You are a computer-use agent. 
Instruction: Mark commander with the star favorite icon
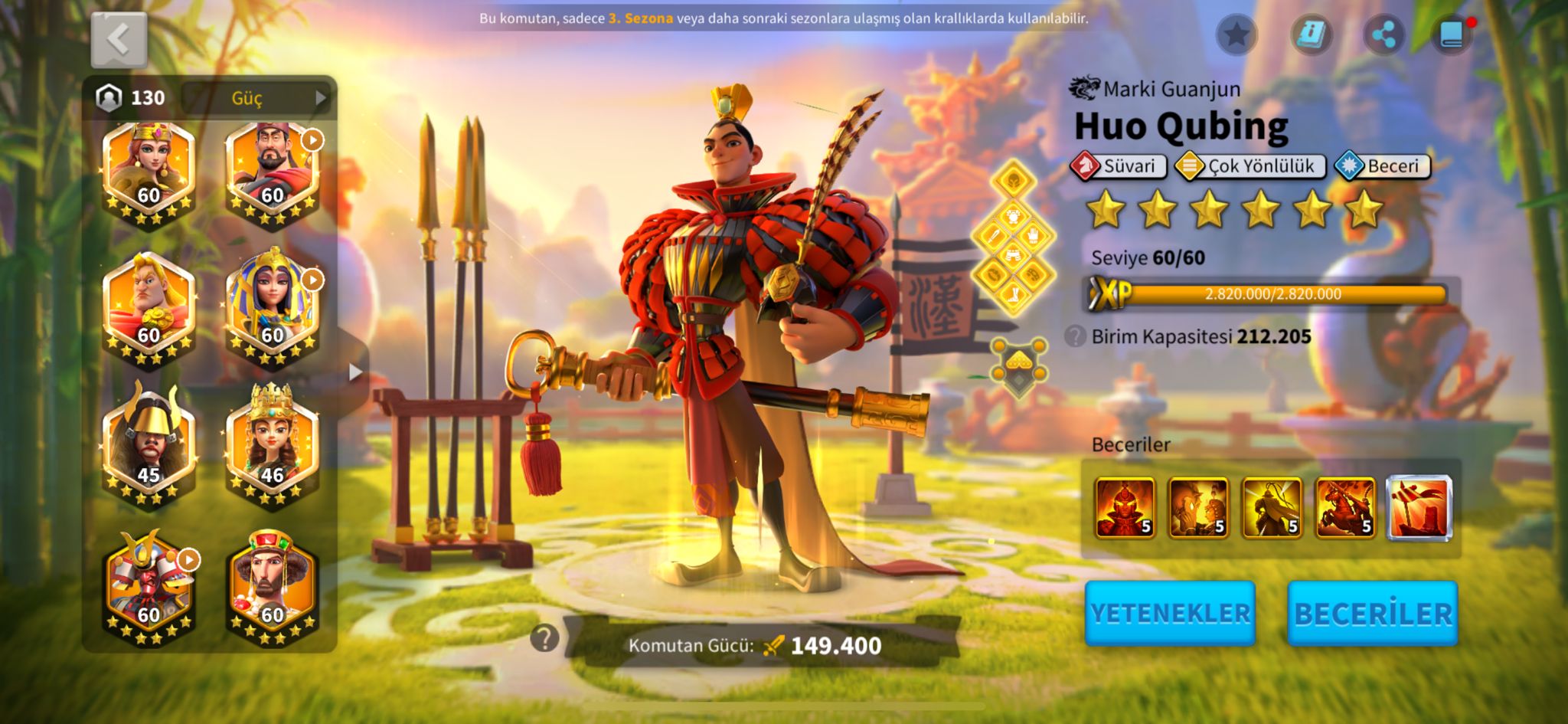[1236, 34]
